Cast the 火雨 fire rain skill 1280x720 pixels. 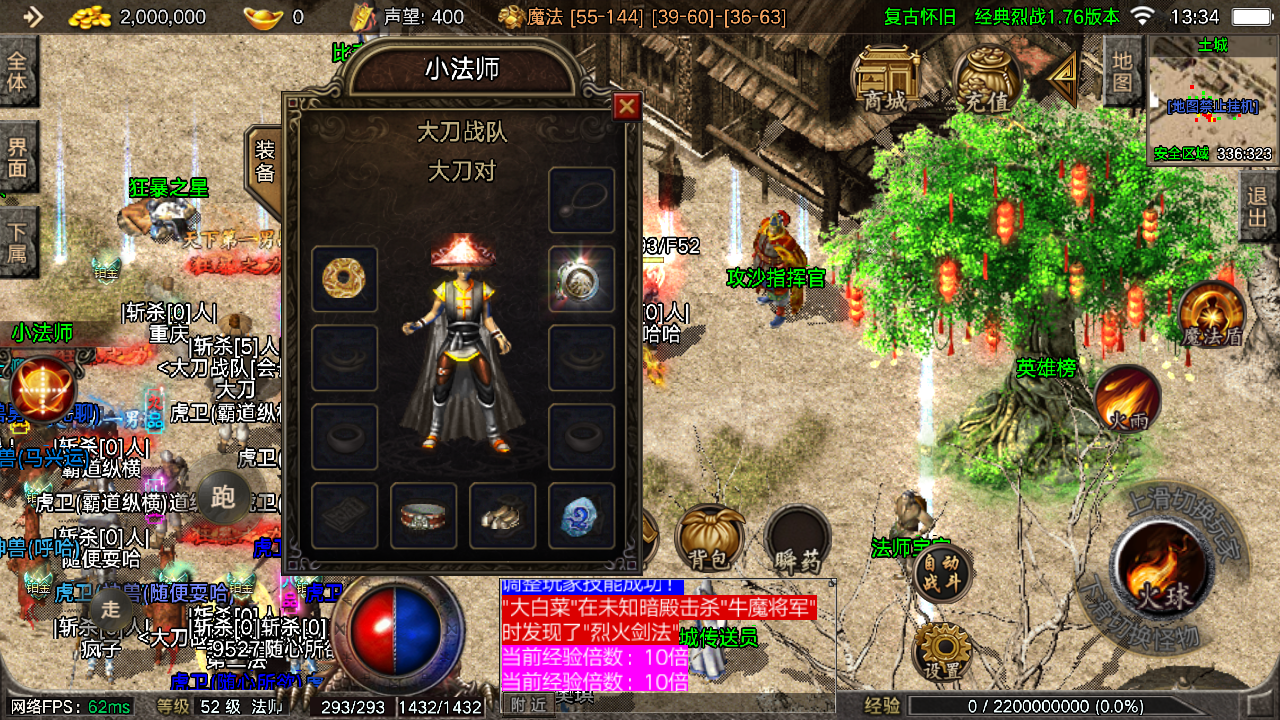click(1127, 399)
